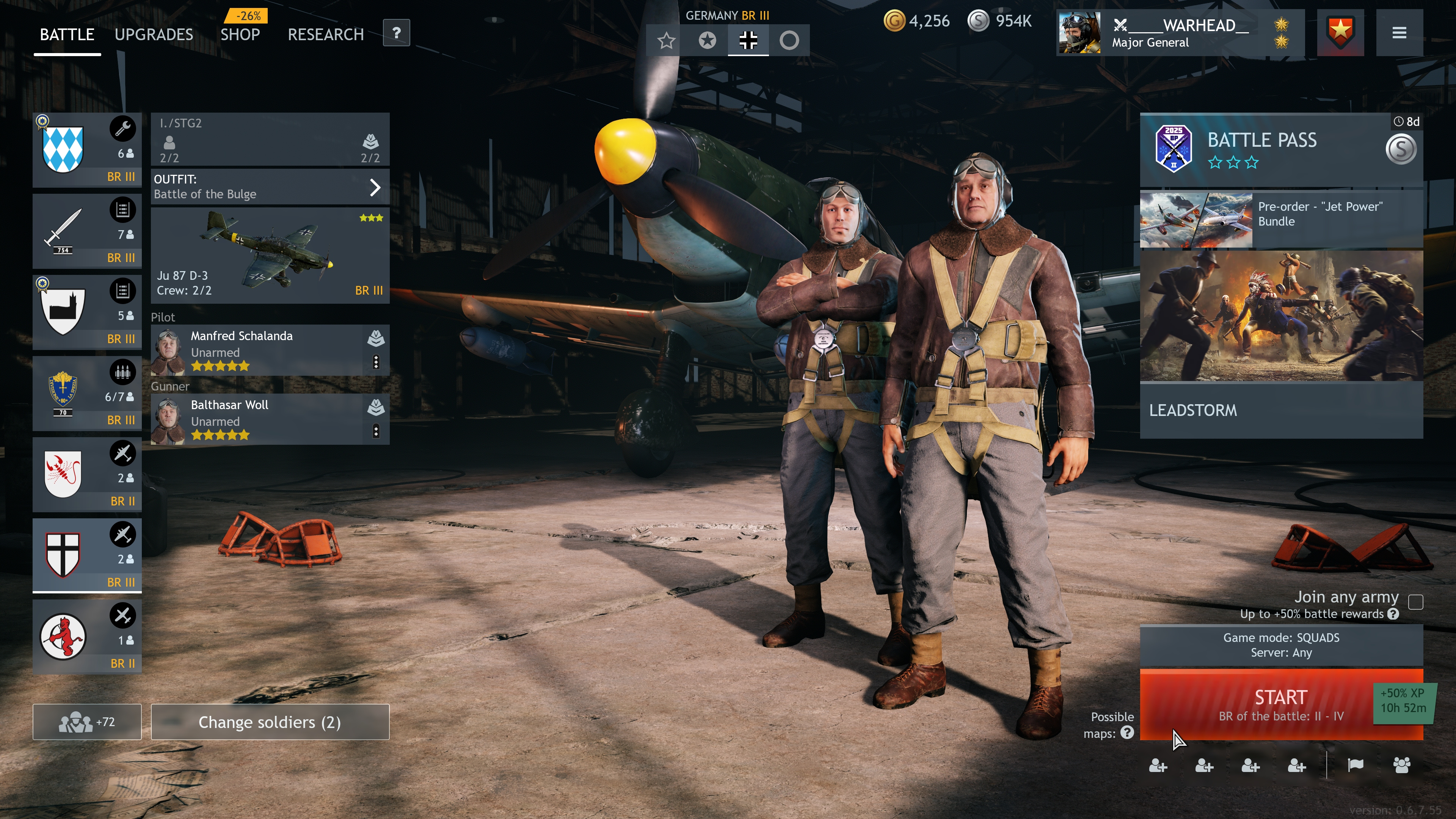
Task: Open the SHOP tab
Action: (x=240, y=35)
